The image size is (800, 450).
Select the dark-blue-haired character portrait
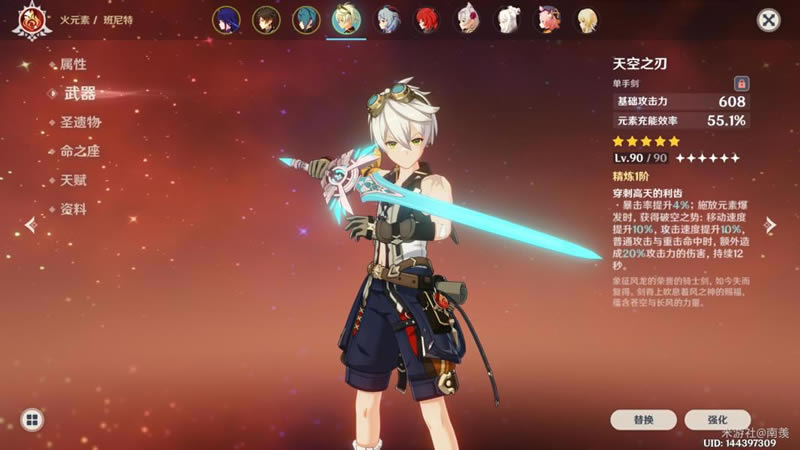[x=226, y=19]
